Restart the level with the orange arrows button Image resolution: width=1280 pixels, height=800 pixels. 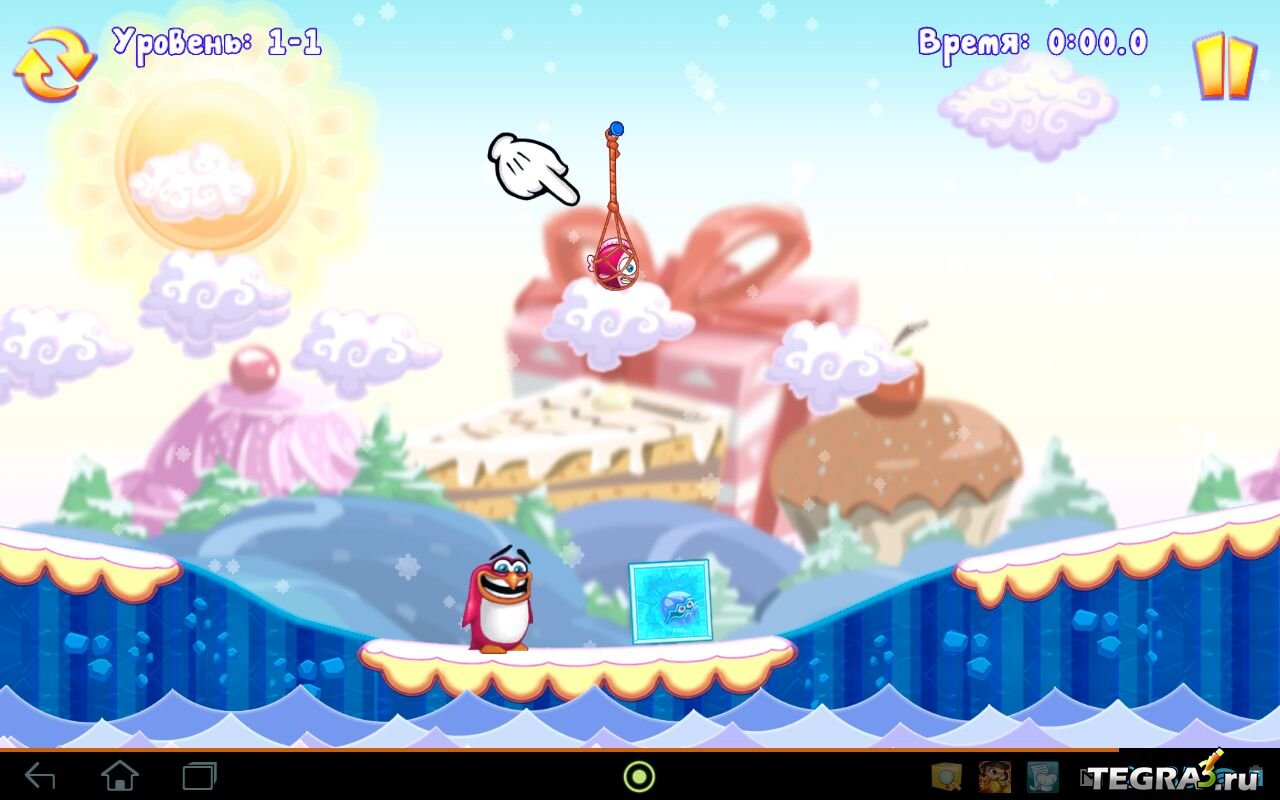(54, 64)
